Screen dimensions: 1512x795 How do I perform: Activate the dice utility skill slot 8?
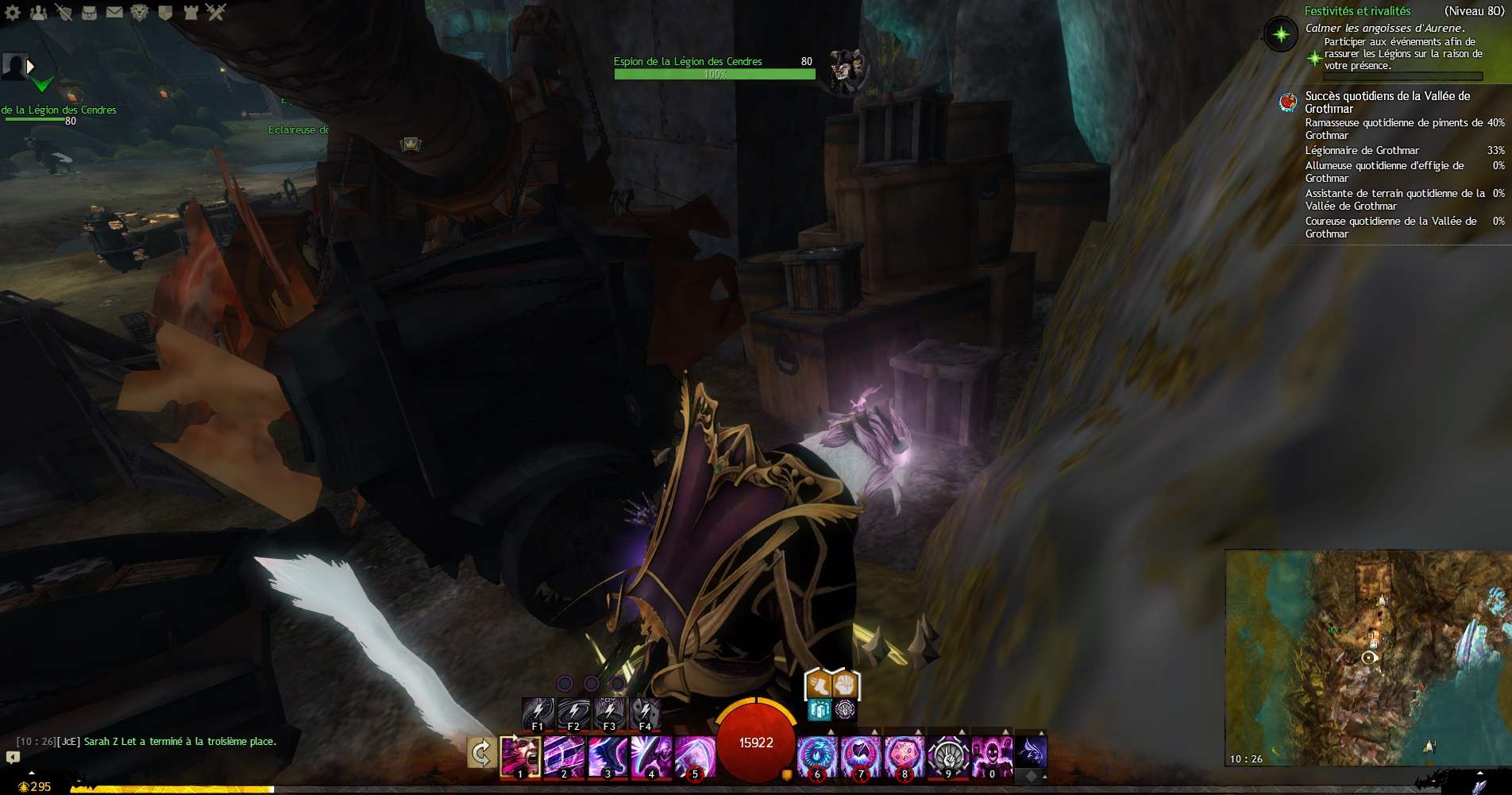coord(904,756)
